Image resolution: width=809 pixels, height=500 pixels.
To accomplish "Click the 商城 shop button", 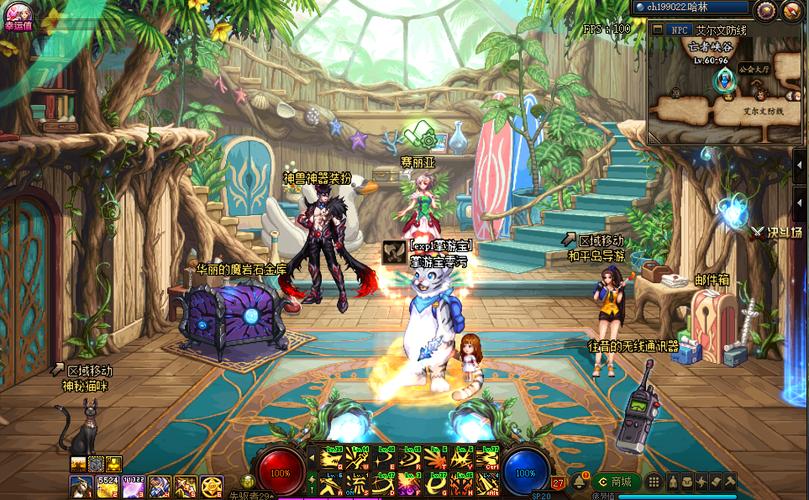I will pyautogui.click(x=619, y=482).
